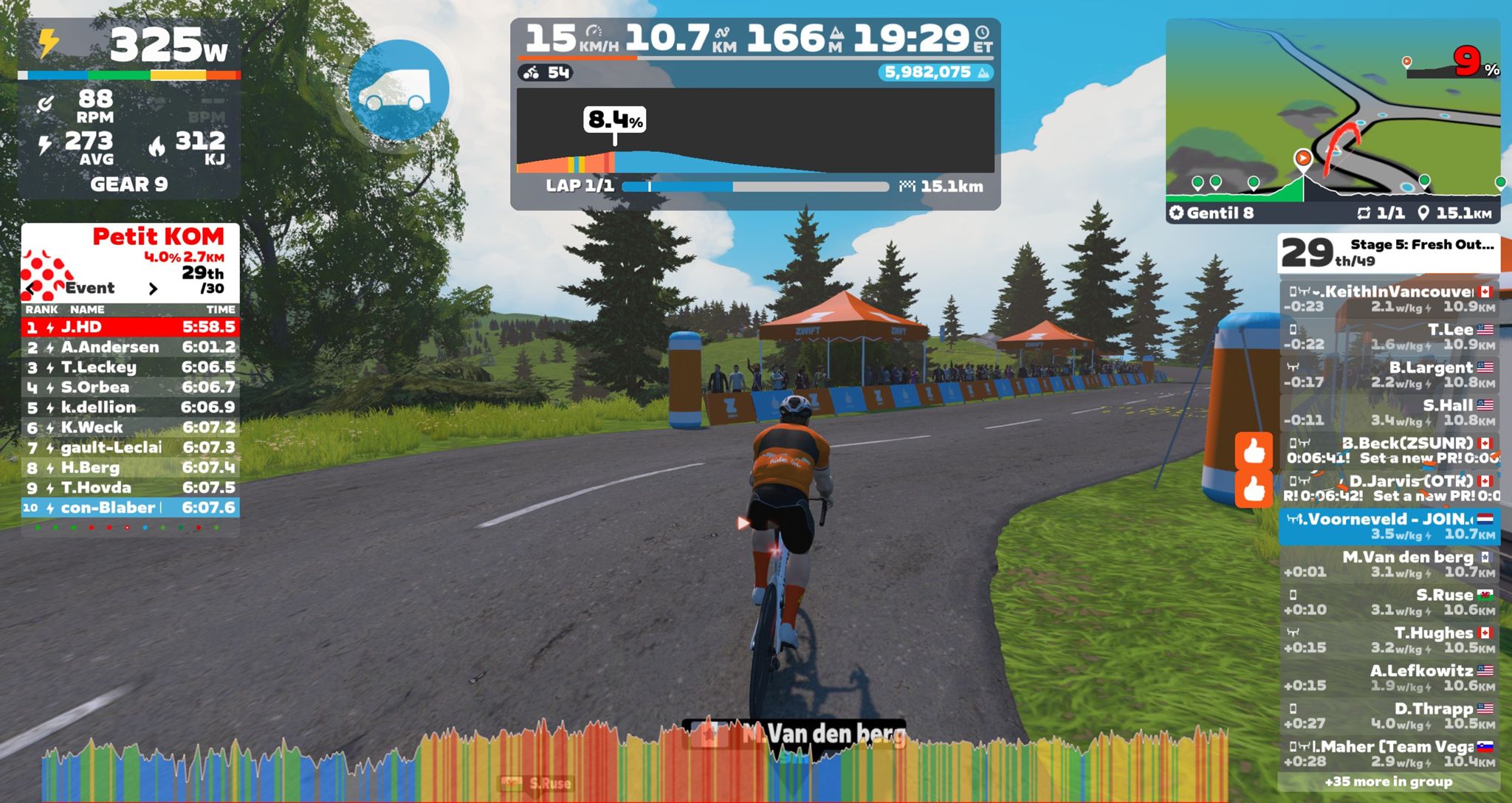Select S.Hall in the rider list
The height and width of the screenshot is (803, 1512).
[1389, 412]
